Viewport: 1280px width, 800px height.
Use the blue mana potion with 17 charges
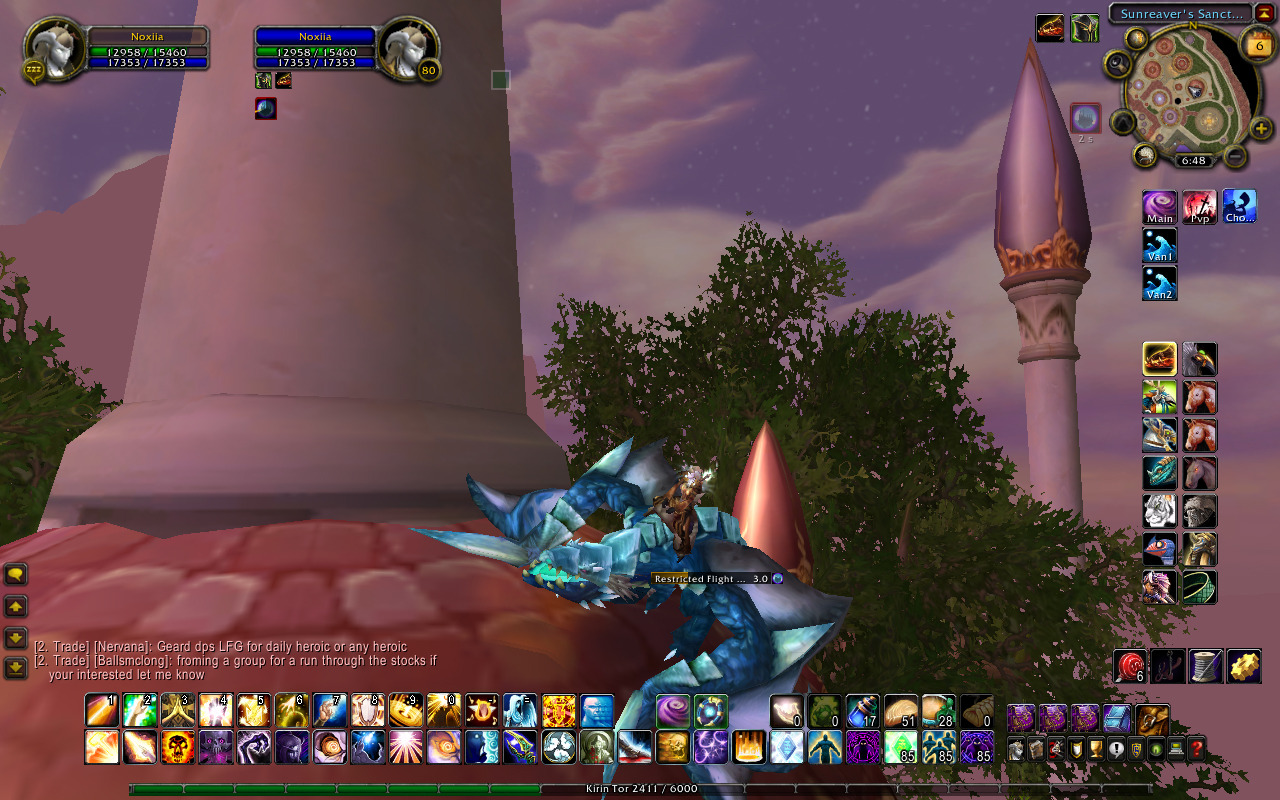click(863, 710)
